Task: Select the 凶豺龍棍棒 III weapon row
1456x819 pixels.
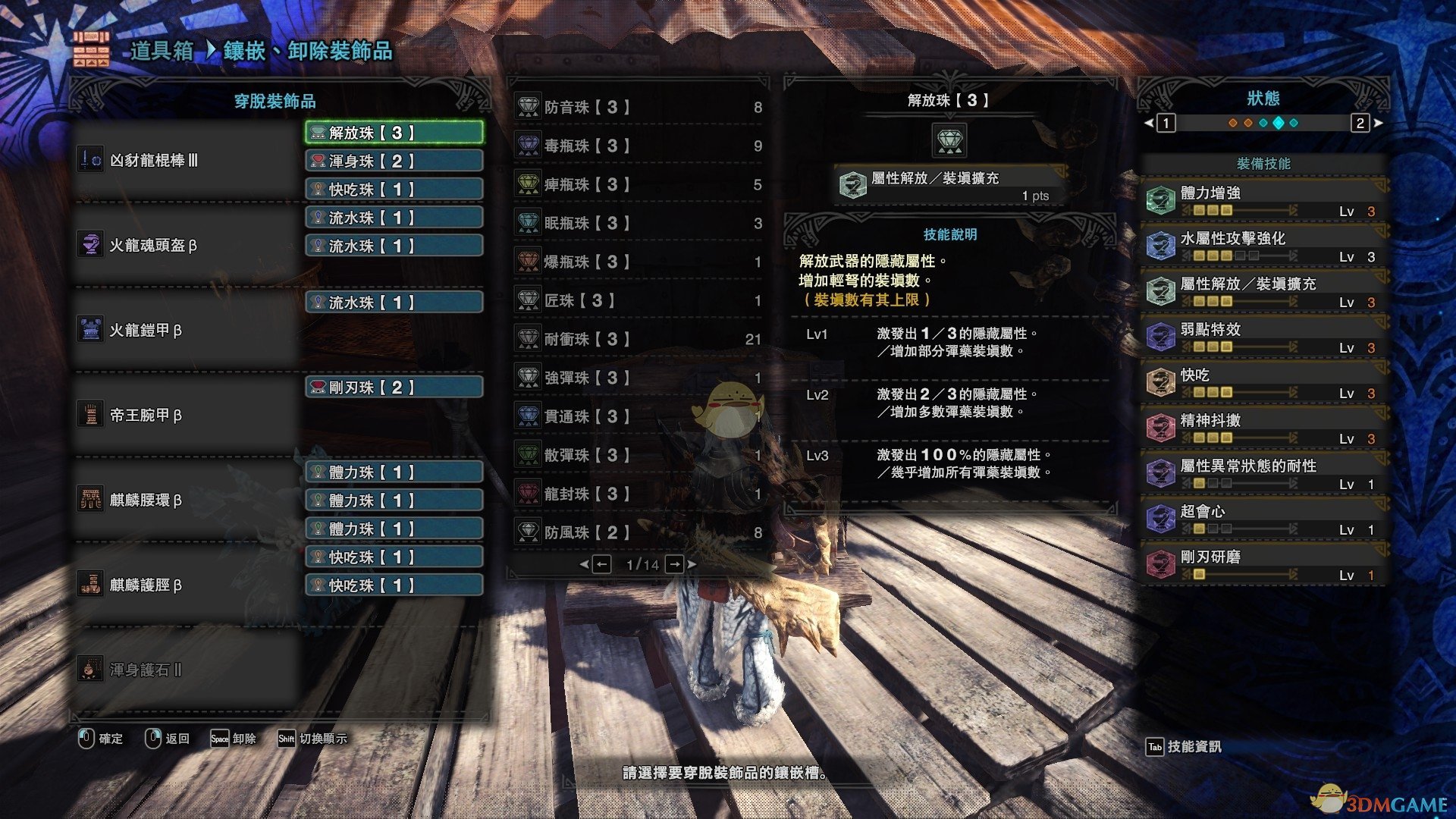Action: 186,160
